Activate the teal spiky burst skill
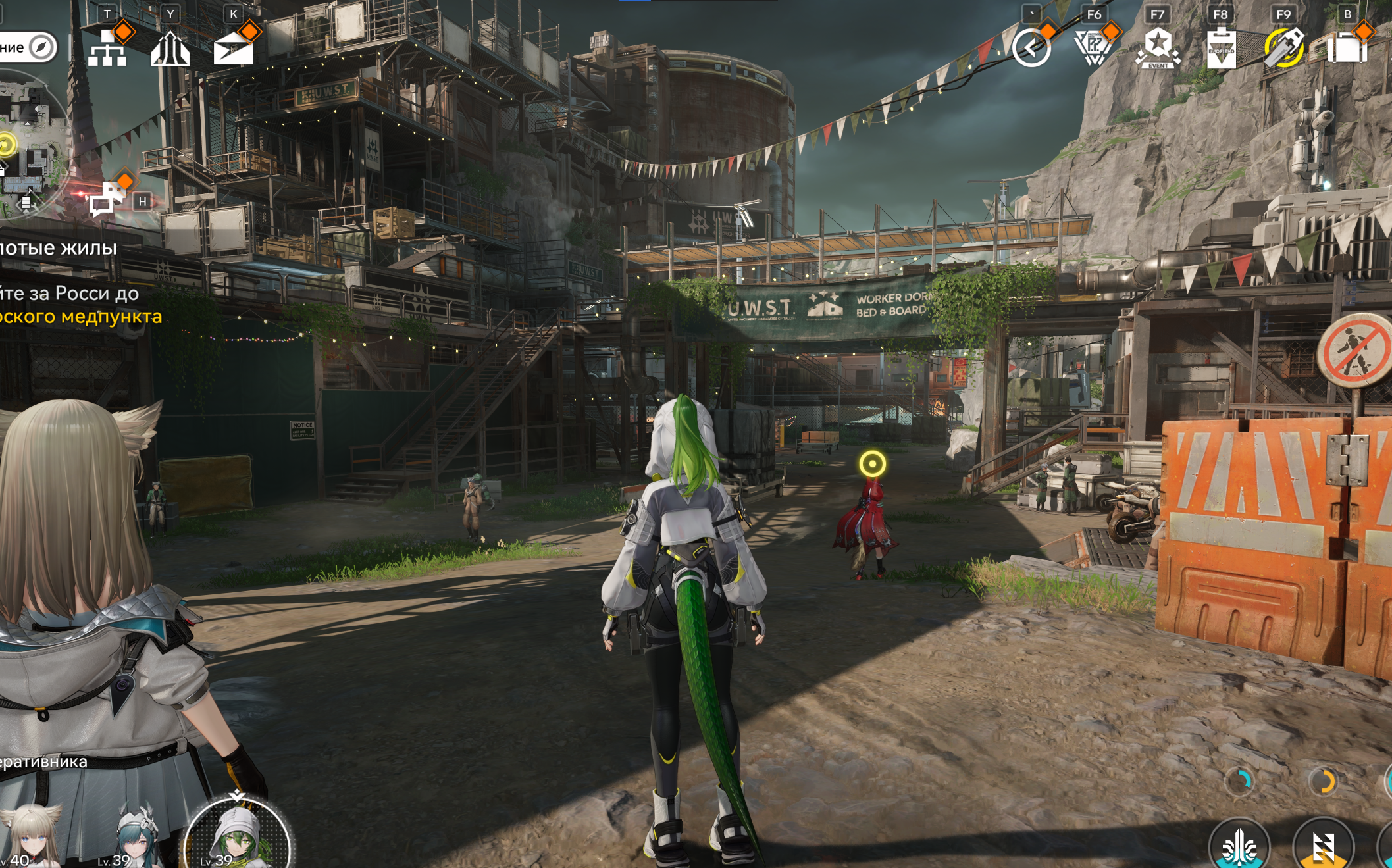This screenshot has height=868, width=1392. (1239, 845)
